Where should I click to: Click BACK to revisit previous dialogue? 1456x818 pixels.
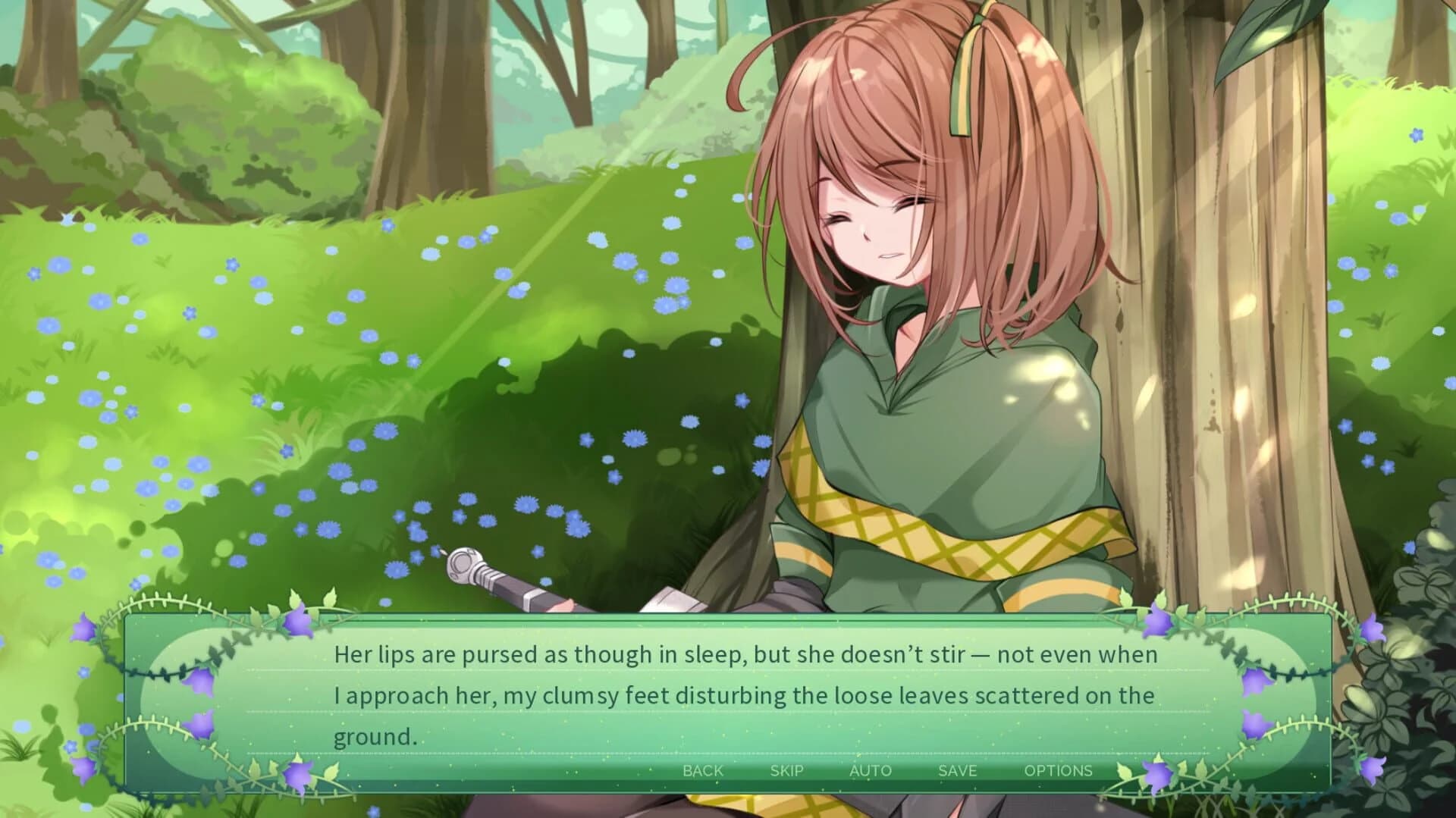click(x=702, y=771)
